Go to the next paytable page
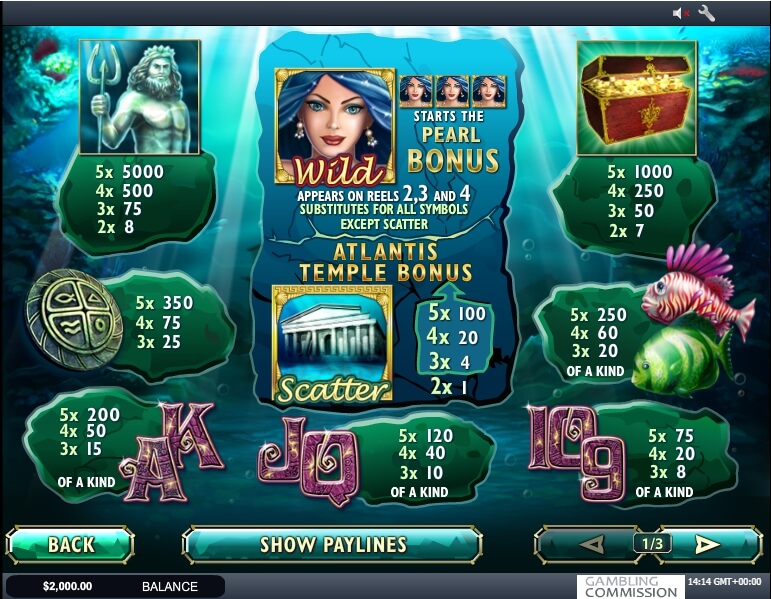 (x=708, y=545)
